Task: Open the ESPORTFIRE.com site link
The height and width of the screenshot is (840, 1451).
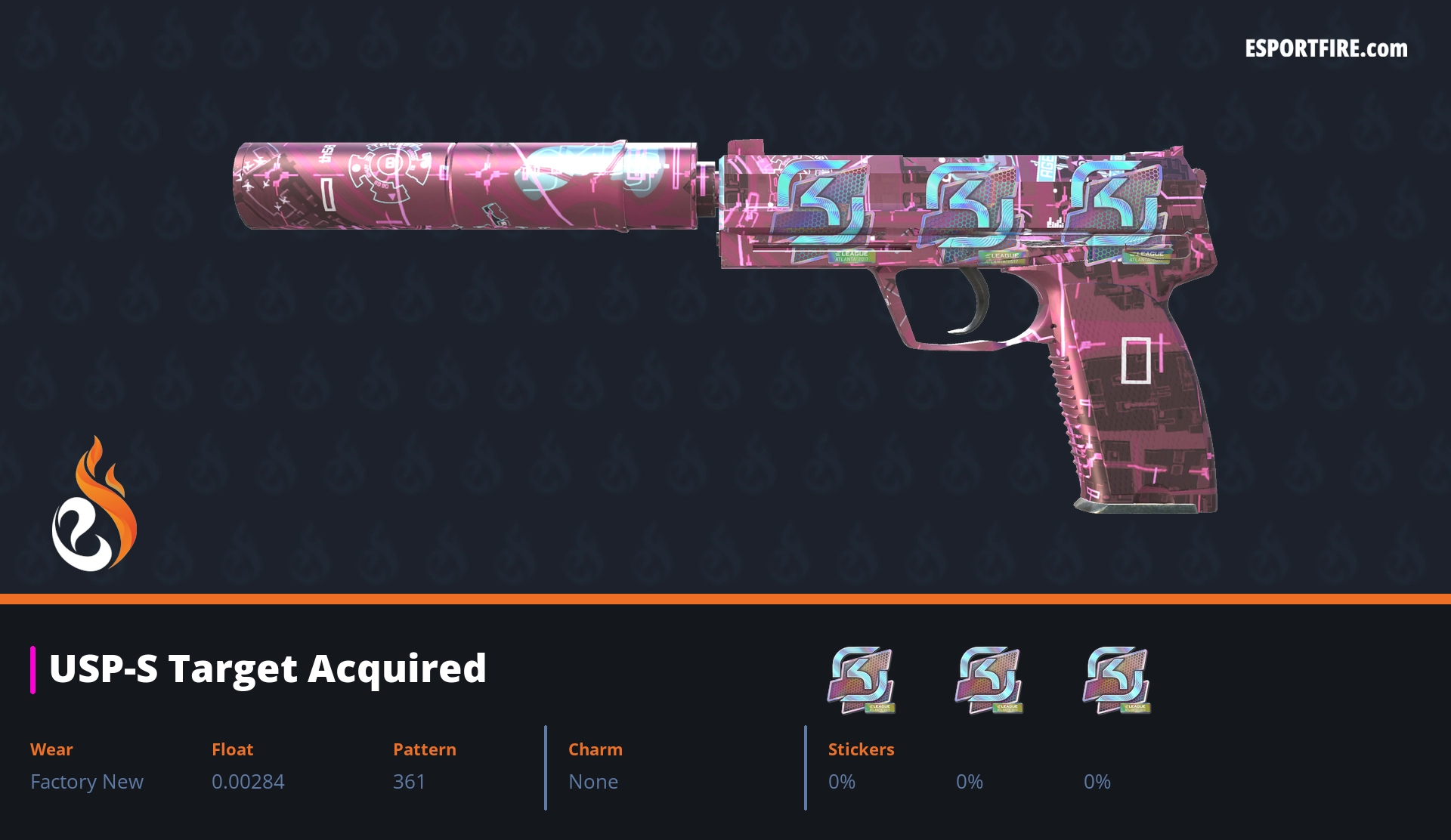Action: [1326, 49]
